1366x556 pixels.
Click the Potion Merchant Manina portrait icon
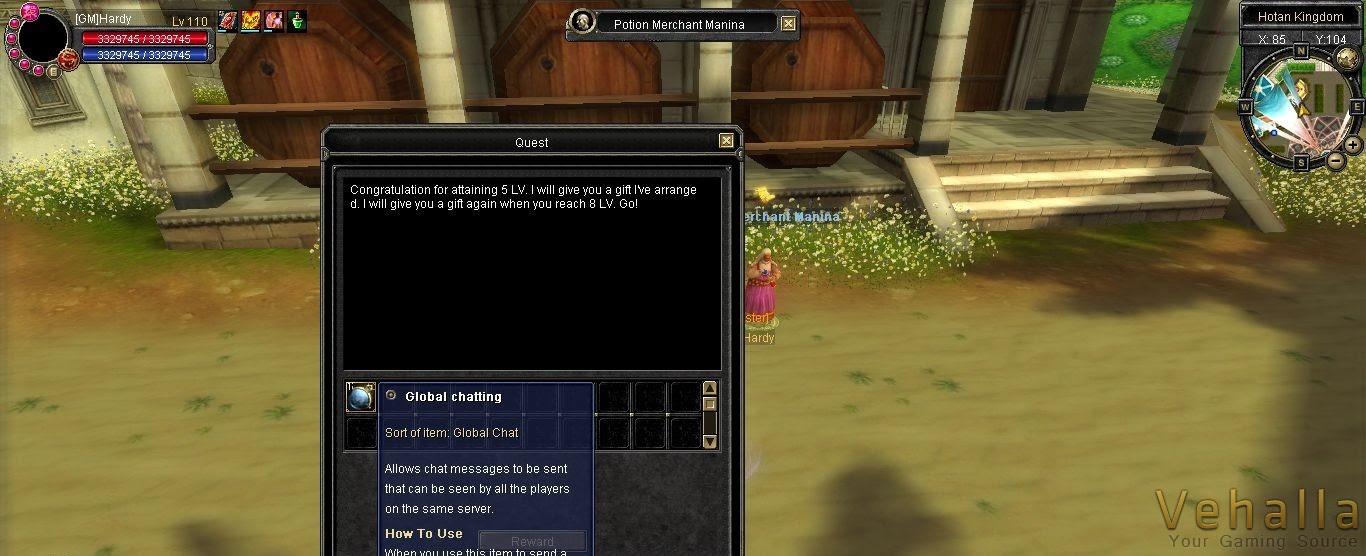pos(582,22)
